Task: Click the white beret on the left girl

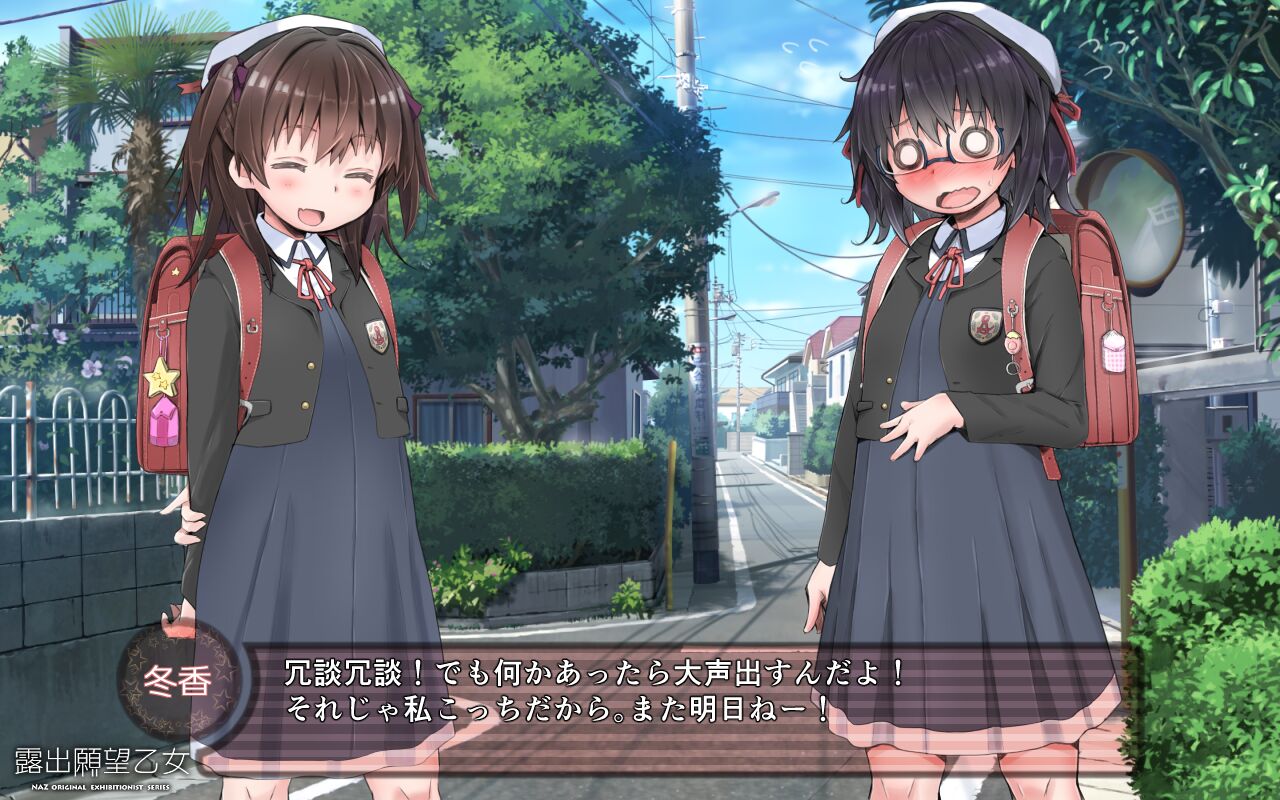Action: tap(300, 30)
